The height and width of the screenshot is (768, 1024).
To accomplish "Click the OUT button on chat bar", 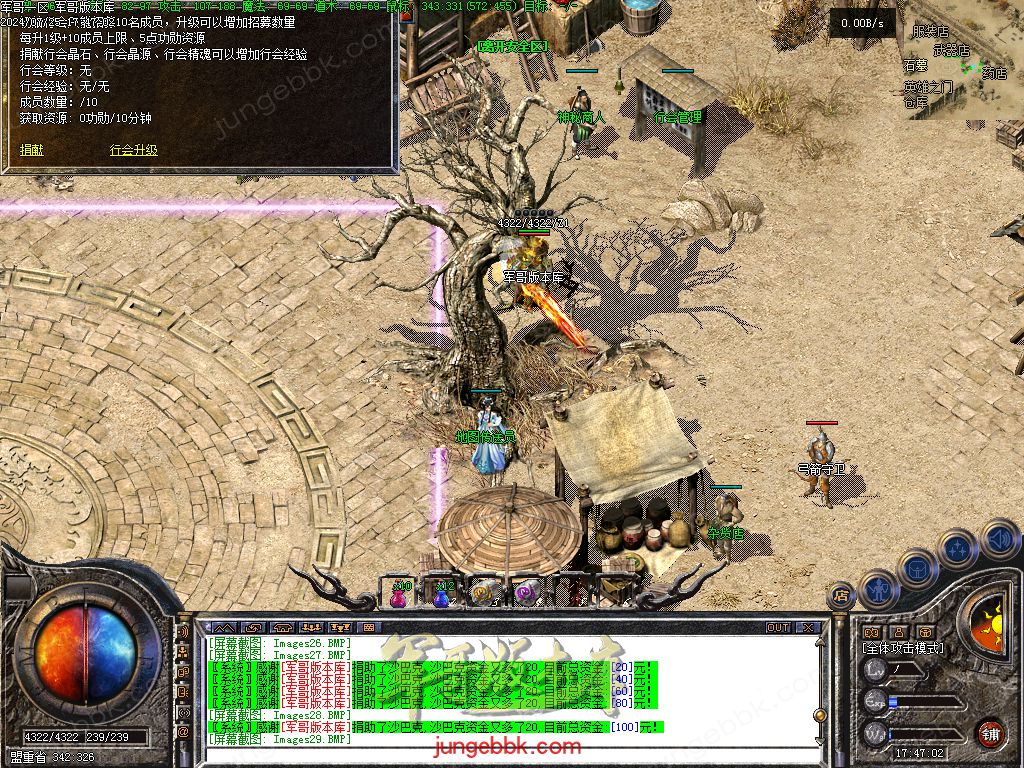I will (777, 628).
